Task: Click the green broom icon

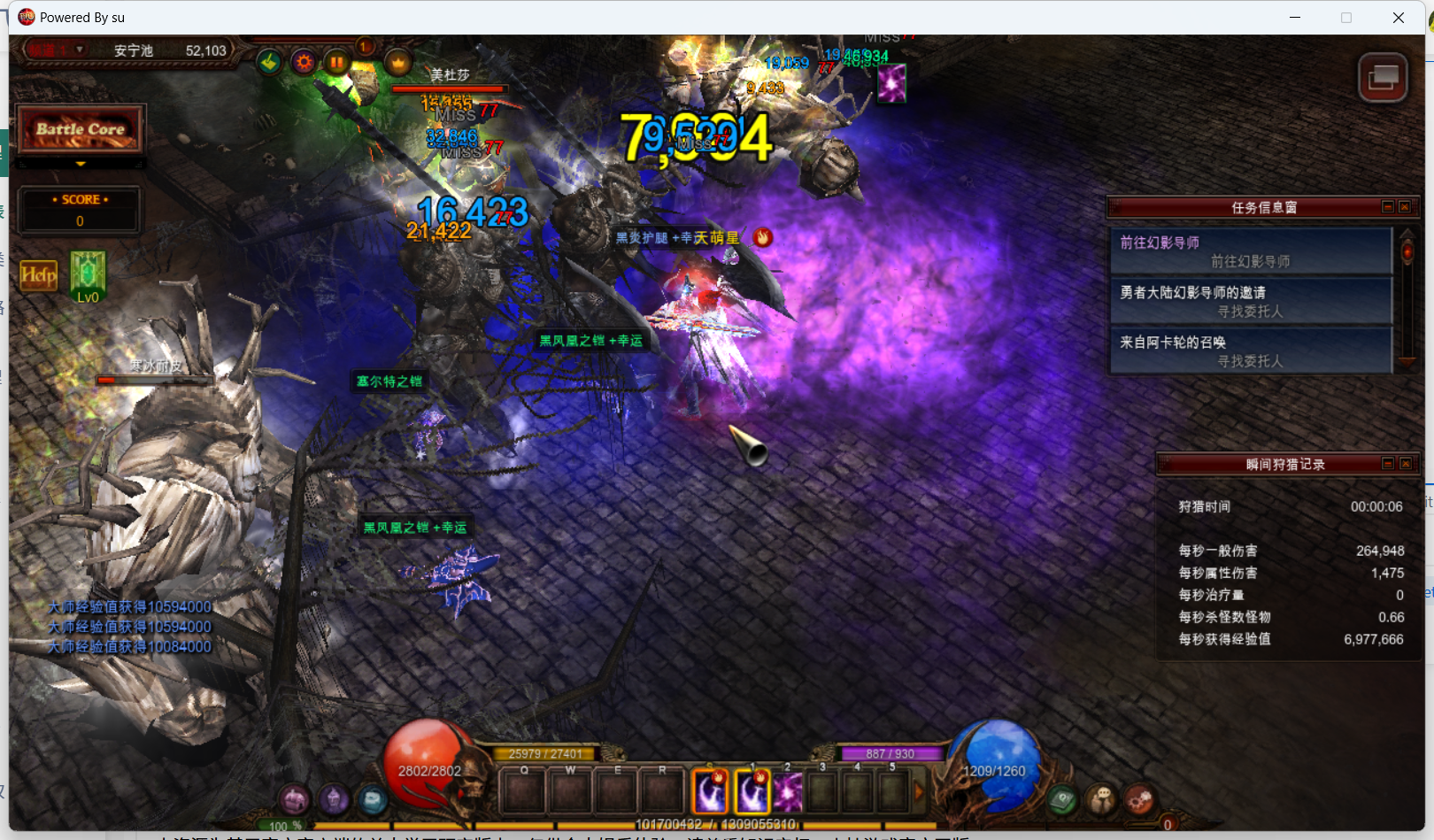Action: point(269,62)
